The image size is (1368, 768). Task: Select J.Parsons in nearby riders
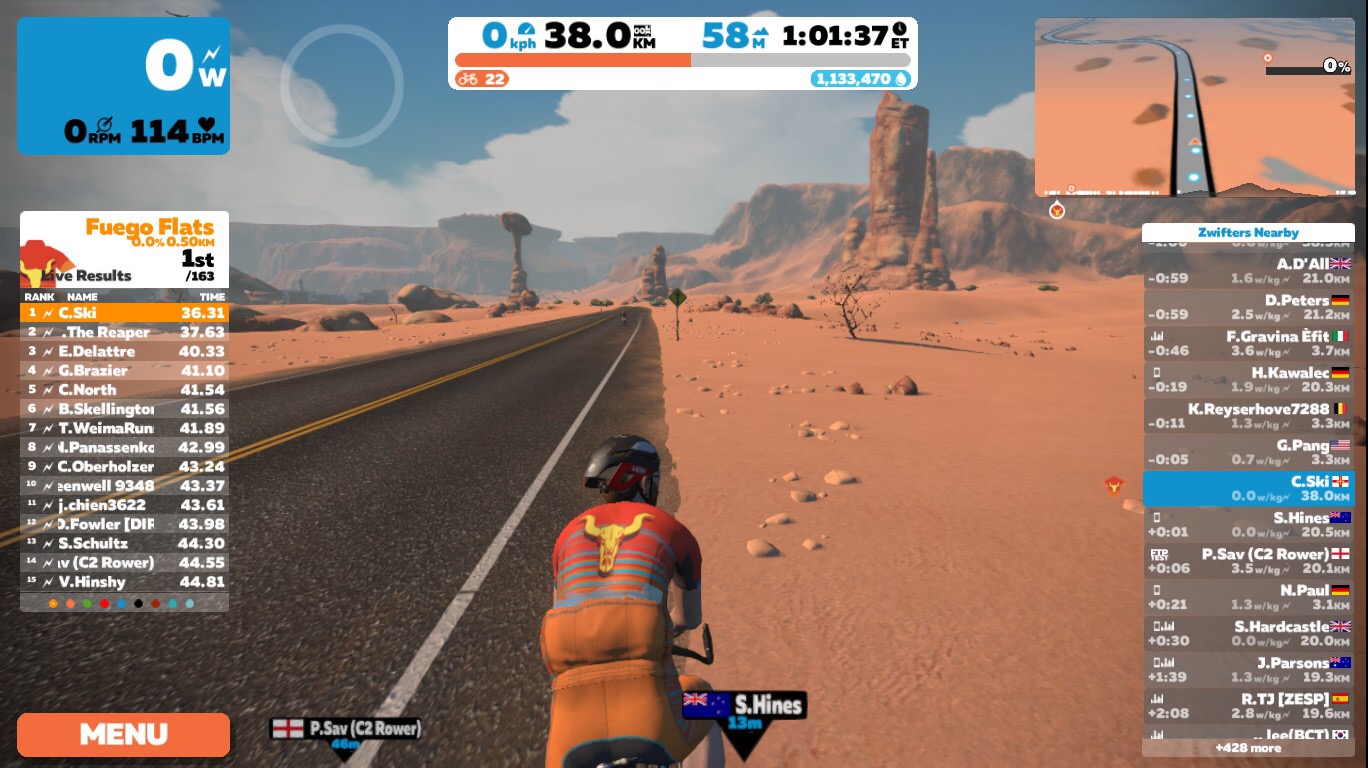click(x=1248, y=670)
